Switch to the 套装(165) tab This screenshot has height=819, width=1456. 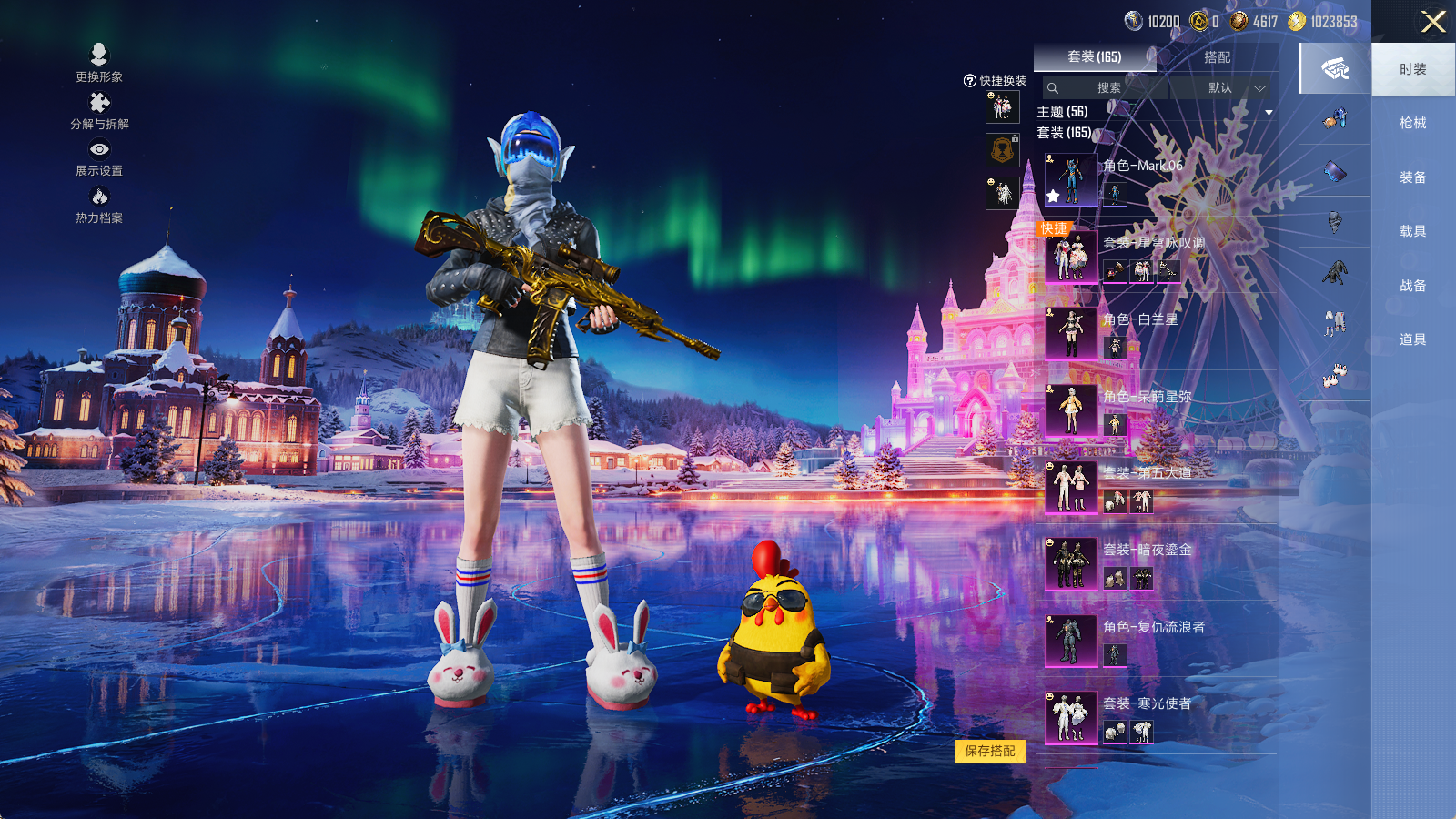point(1094,56)
